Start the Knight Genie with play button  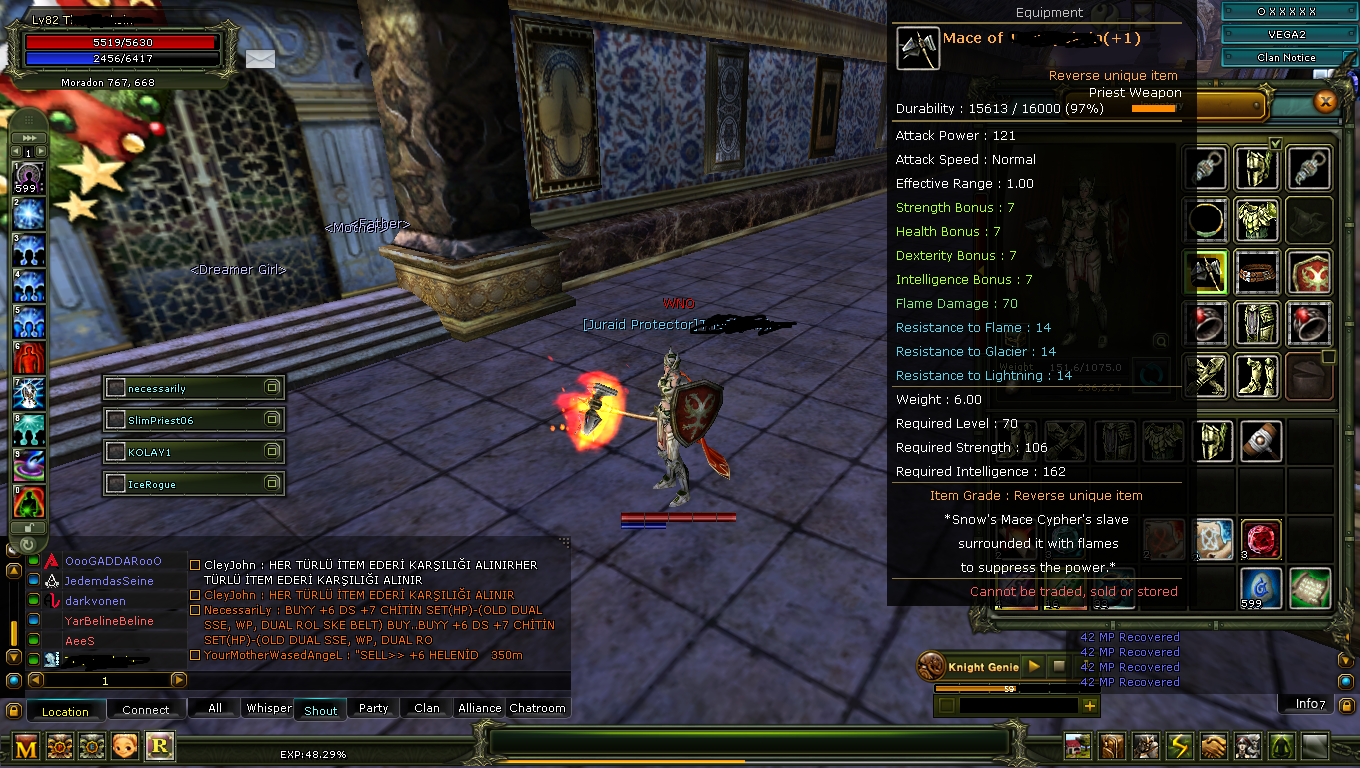coord(1035,666)
